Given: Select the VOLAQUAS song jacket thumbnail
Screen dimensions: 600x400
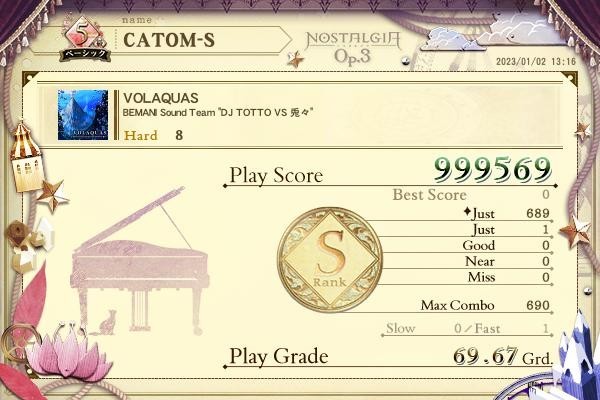Looking at the screenshot, I should 83,116.
